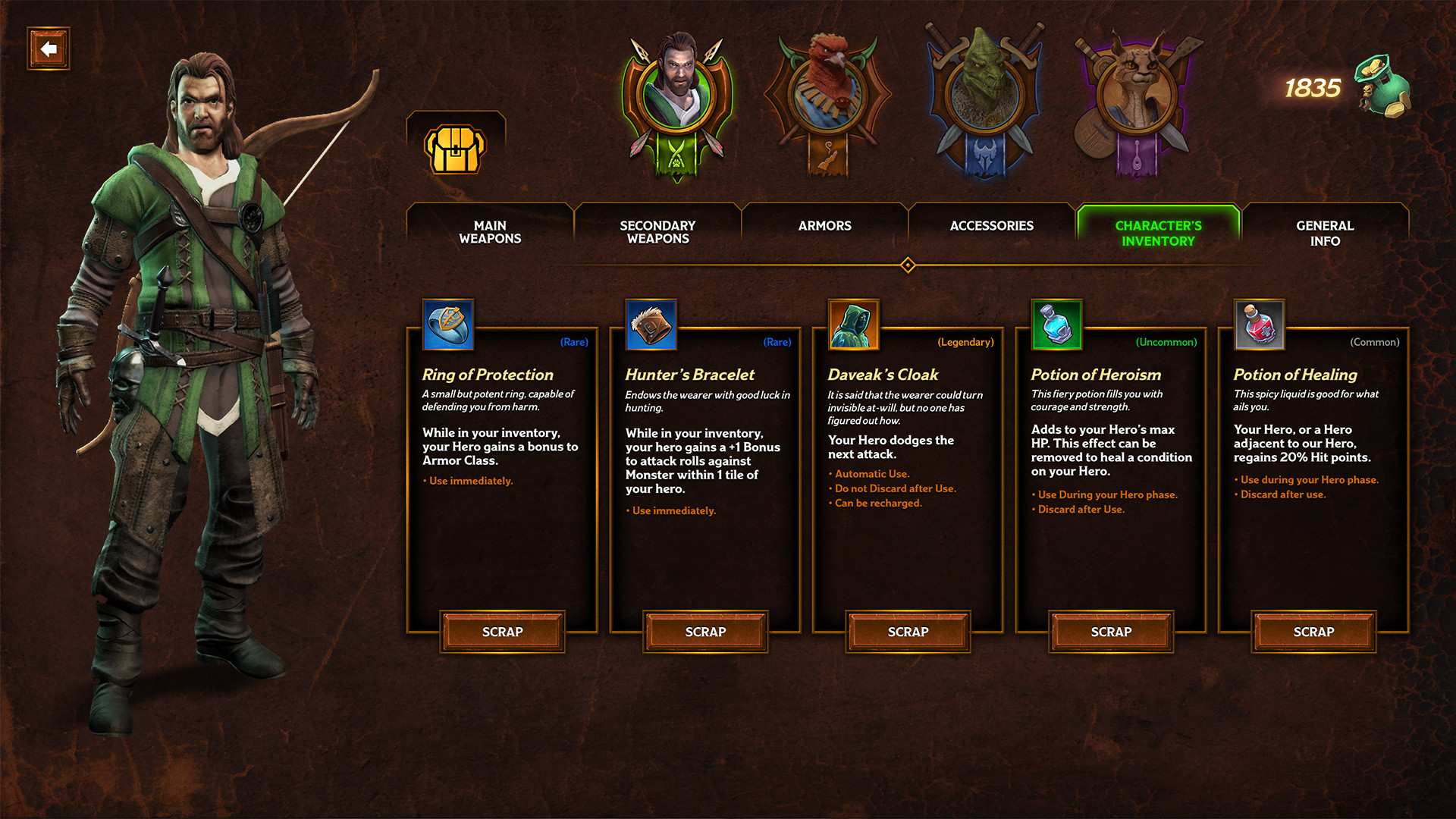Scrap the Ring of Protection

click(501, 631)
